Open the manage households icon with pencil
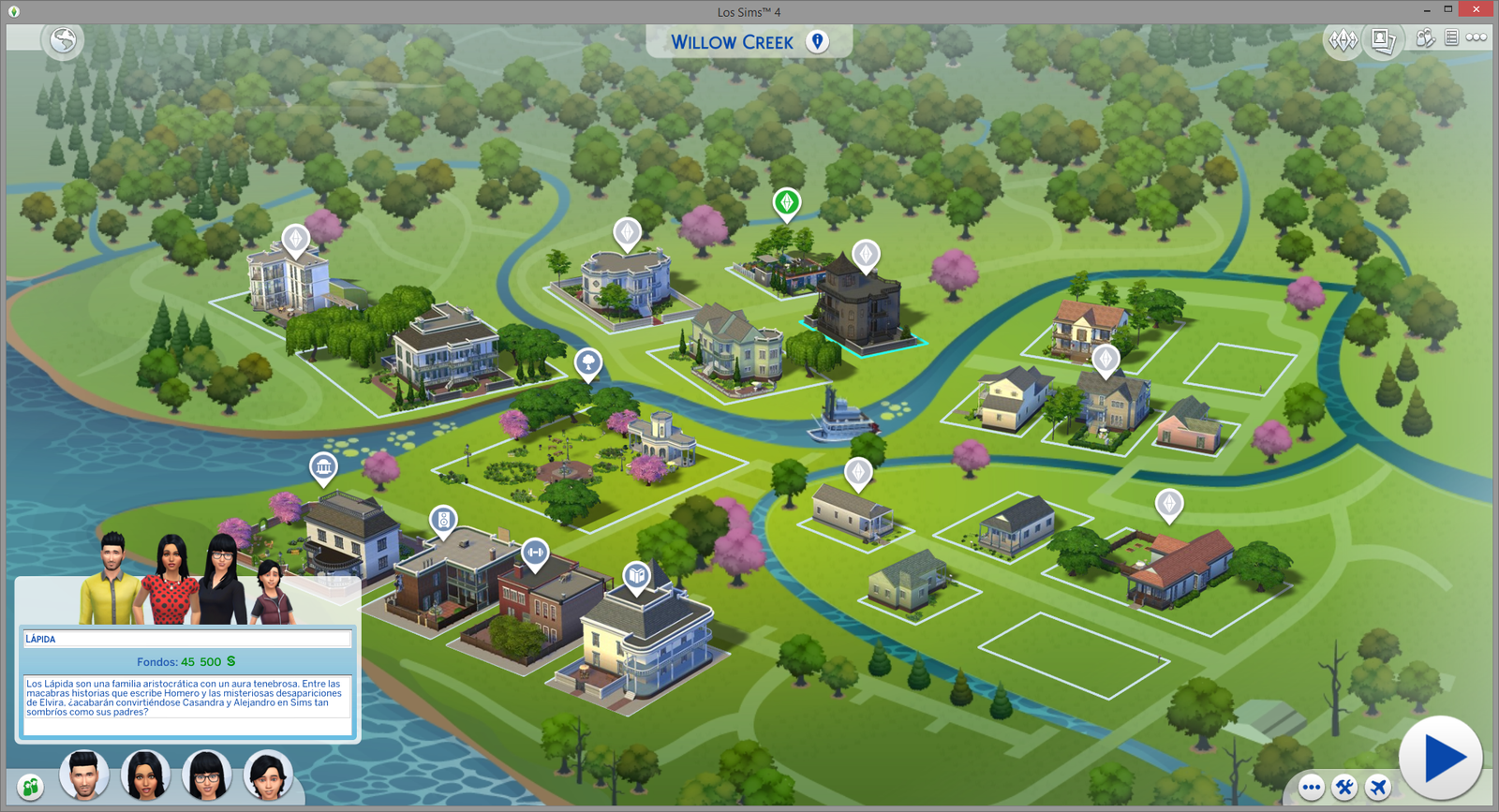The height and width of the screenshot is (812, 1499). pos(1425,38)
